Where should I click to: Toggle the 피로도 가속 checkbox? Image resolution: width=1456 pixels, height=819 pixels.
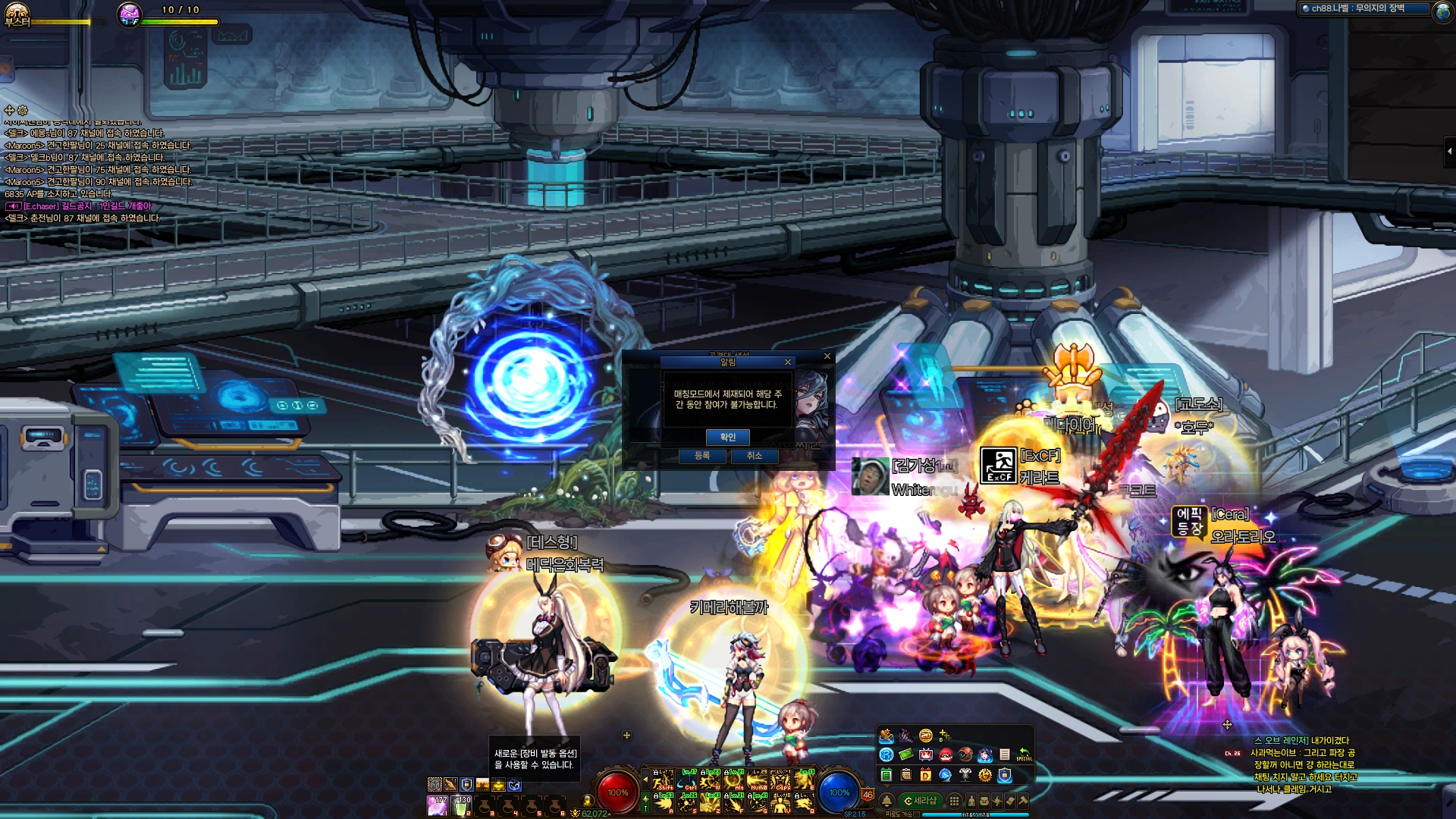click(916, 814)
